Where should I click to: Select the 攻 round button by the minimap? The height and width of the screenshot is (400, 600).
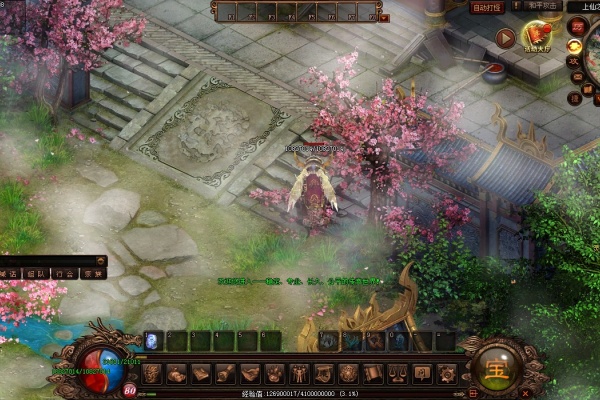click(575, 62)
